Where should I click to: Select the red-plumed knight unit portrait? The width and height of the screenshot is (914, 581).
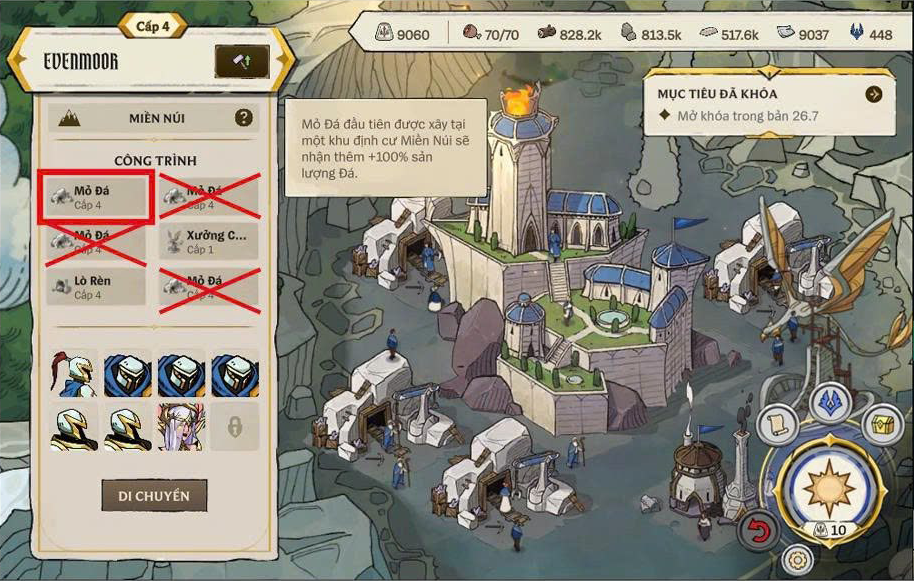(74, 374)
